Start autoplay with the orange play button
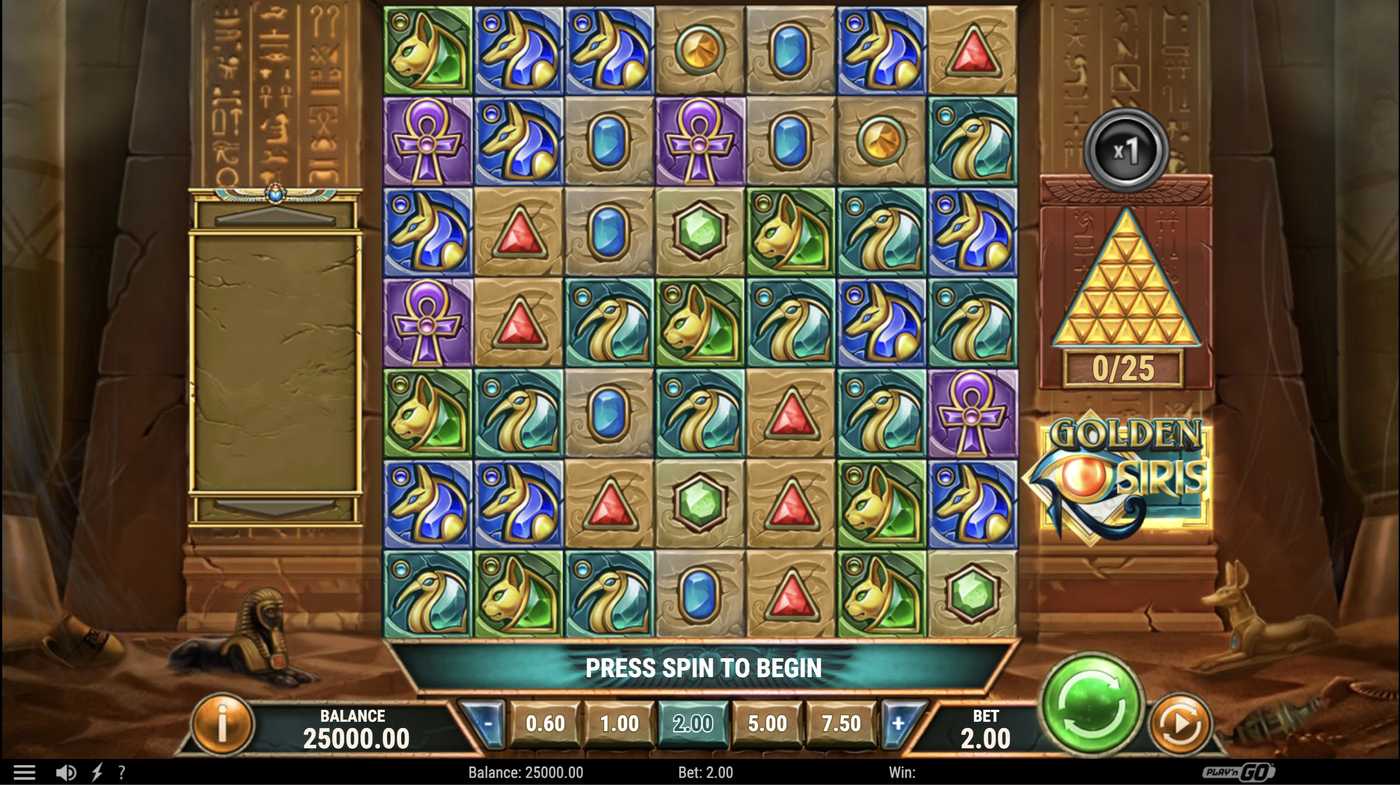The image size is (1400, 785). tap(1179, 723)
